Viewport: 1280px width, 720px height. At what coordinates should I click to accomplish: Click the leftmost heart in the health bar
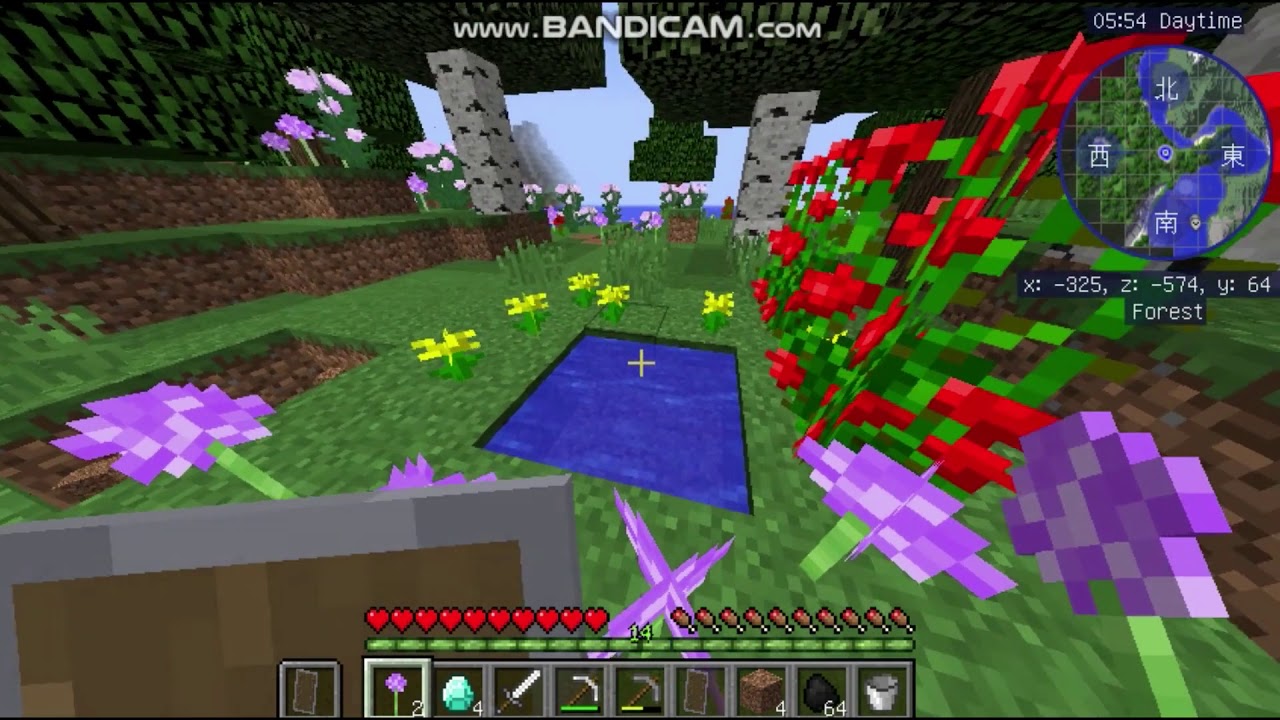[x=374, y=618]
